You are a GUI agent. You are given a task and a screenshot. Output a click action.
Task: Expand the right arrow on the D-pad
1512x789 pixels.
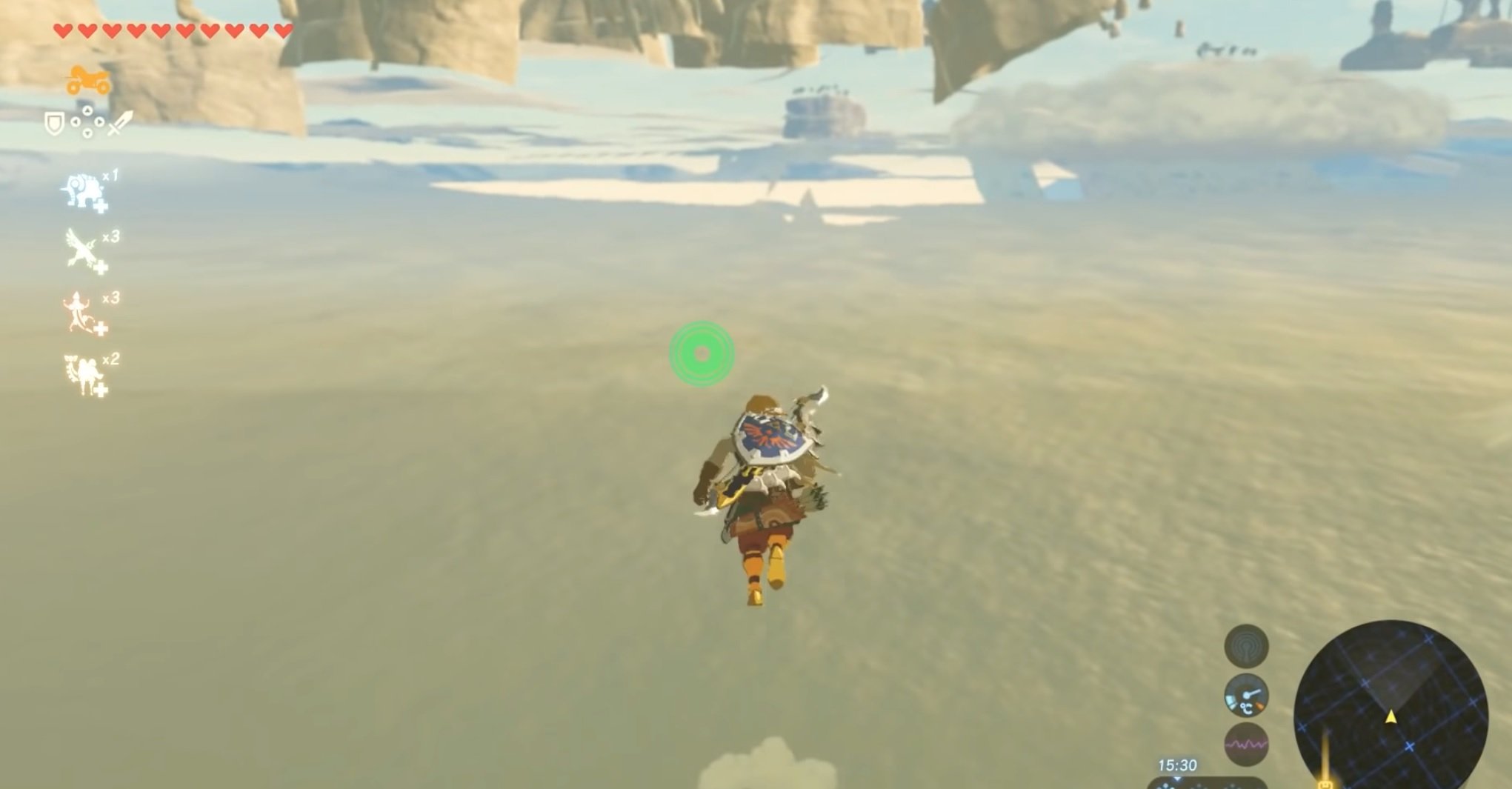pos(99,121)
